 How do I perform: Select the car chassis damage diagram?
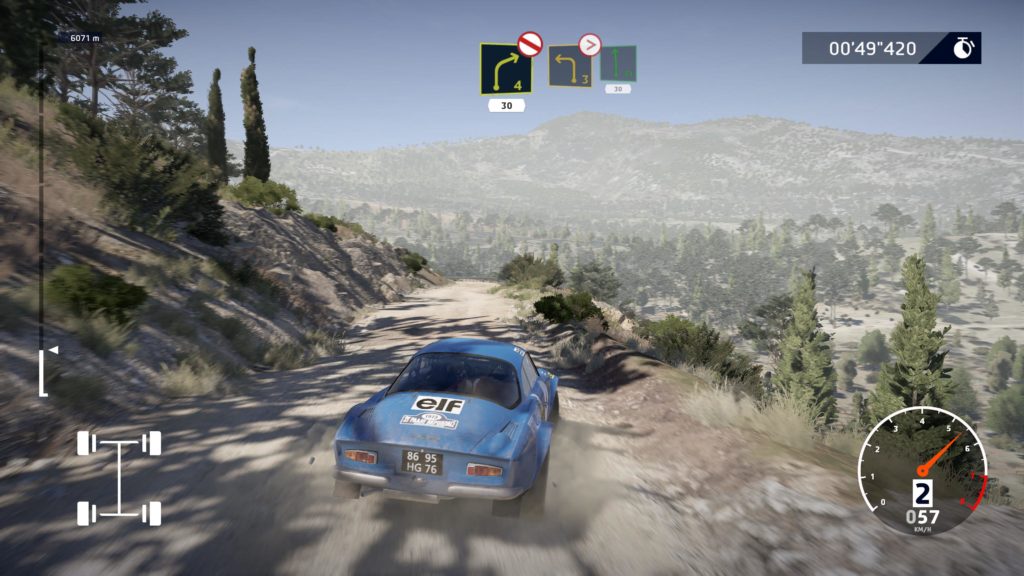[119, 478]
